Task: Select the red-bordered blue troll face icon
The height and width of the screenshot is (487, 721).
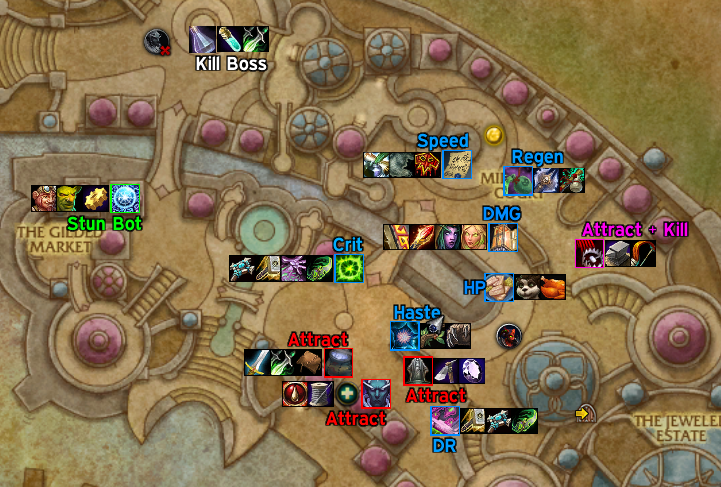Action: click(375, 394)
